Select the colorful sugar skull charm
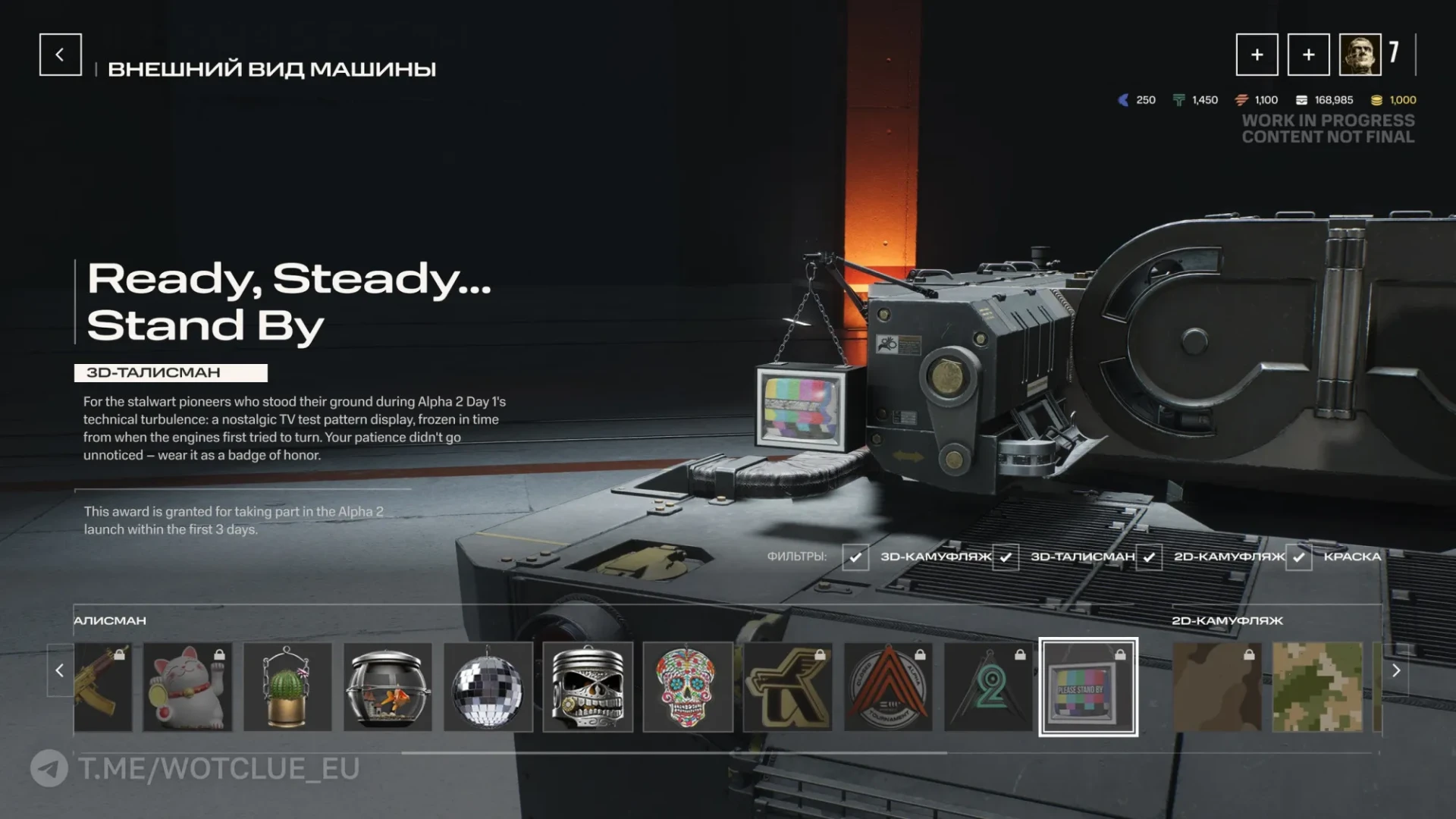 point(688,687)
